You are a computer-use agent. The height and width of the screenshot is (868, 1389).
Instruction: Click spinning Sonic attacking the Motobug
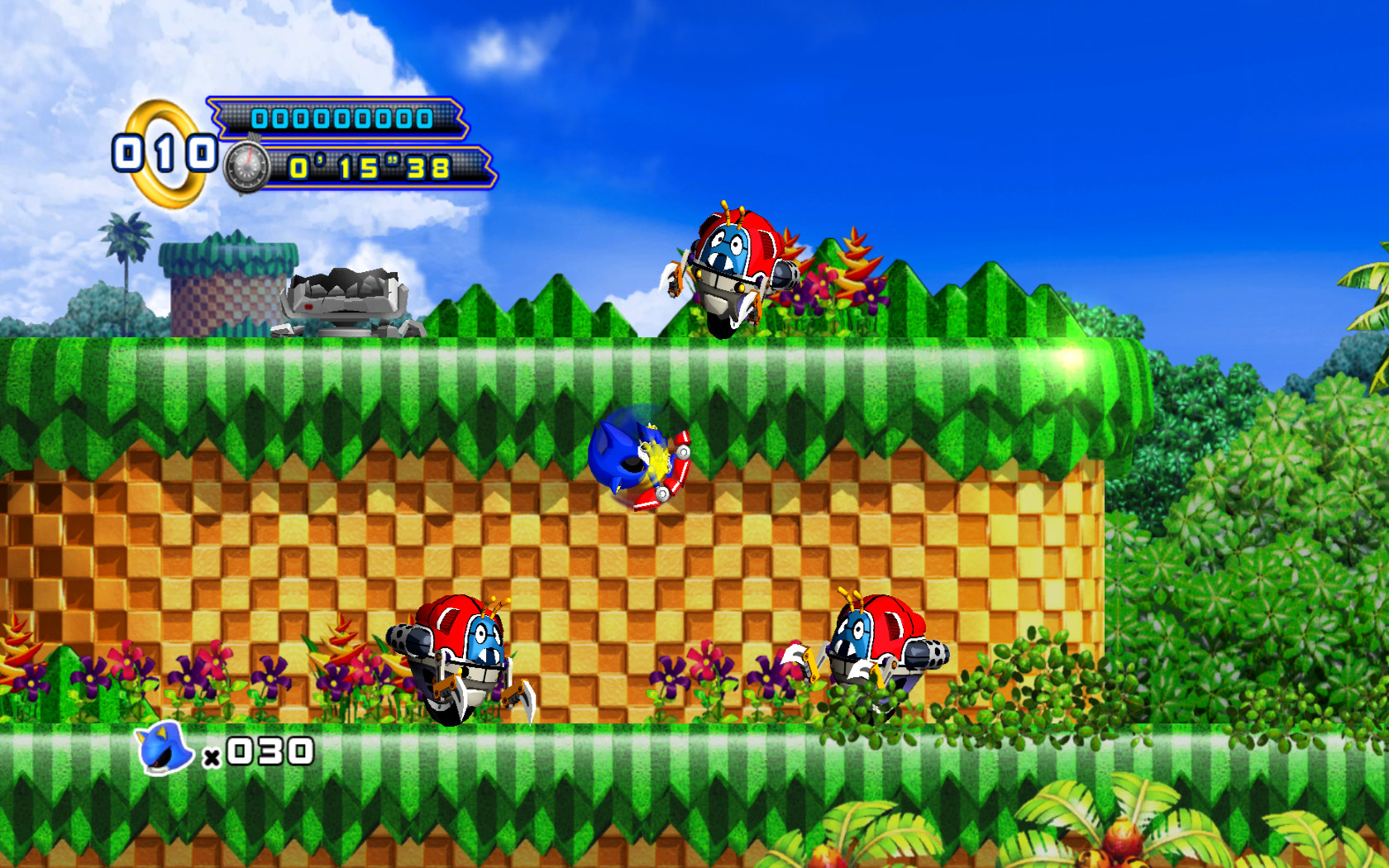tap(626, 460)
